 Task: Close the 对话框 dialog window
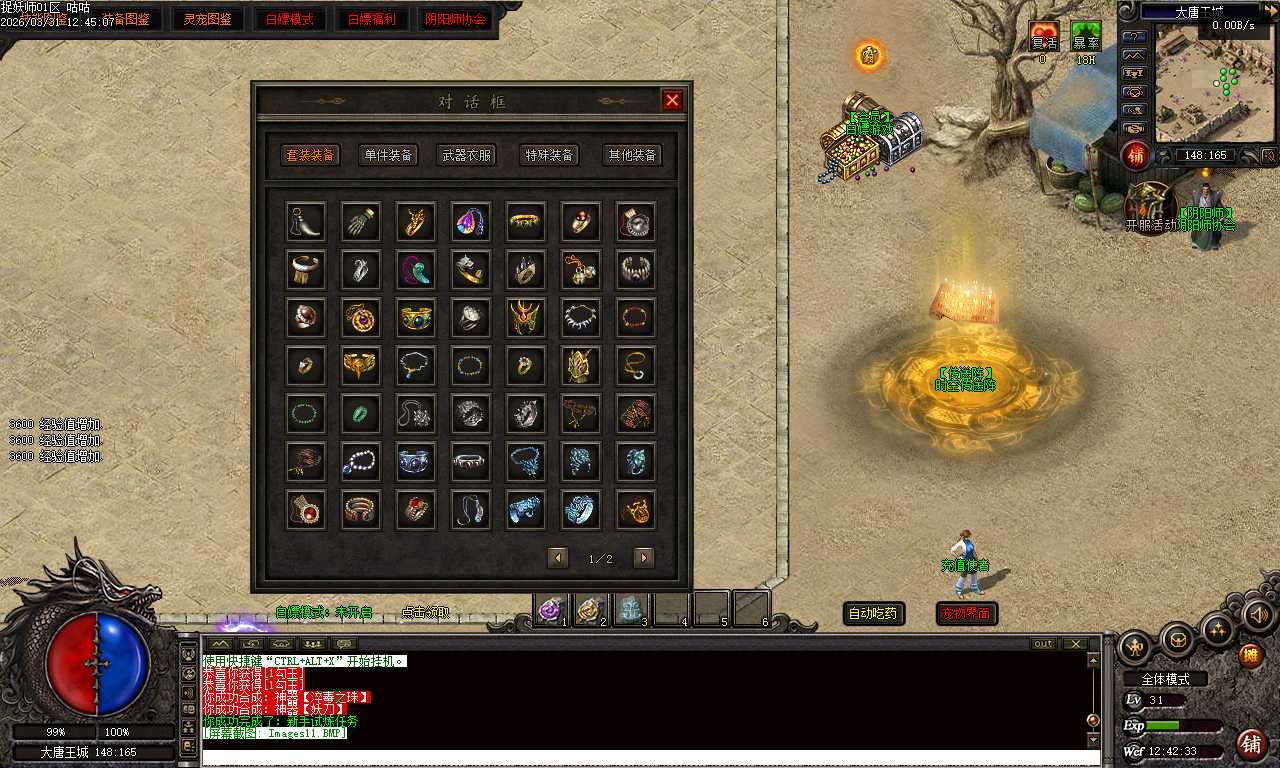(x=672, y=100)
